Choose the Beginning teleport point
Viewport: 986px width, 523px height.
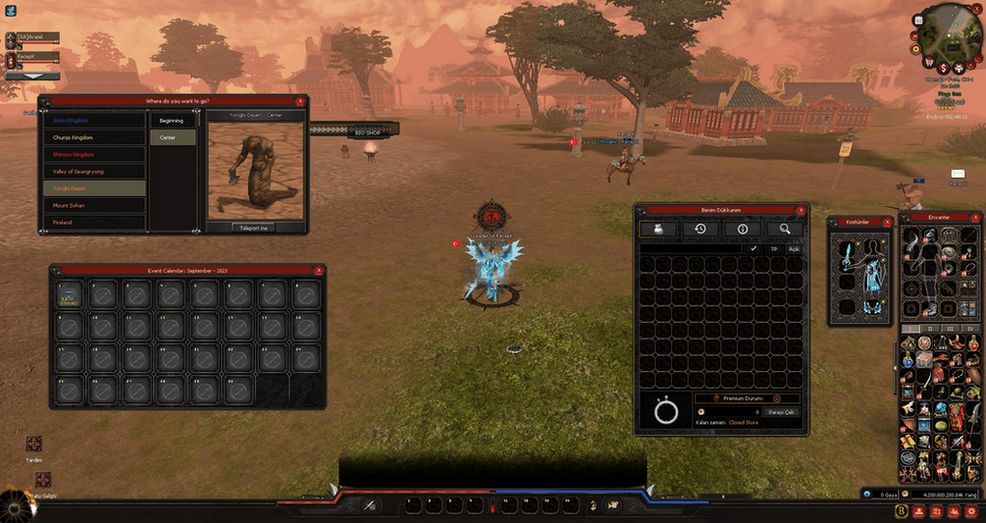172,120
